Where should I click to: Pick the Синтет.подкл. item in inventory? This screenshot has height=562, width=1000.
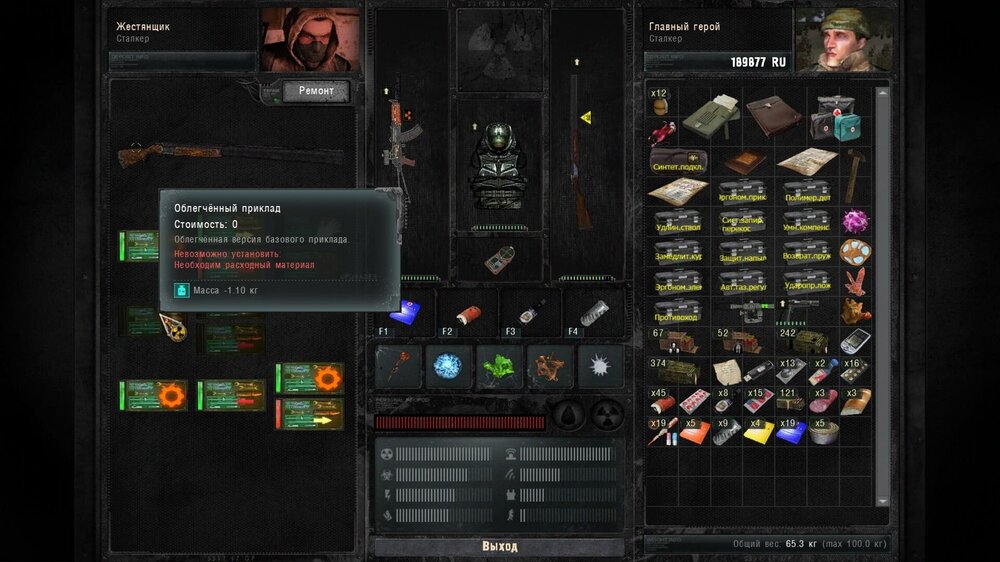(x=679, y=161)
